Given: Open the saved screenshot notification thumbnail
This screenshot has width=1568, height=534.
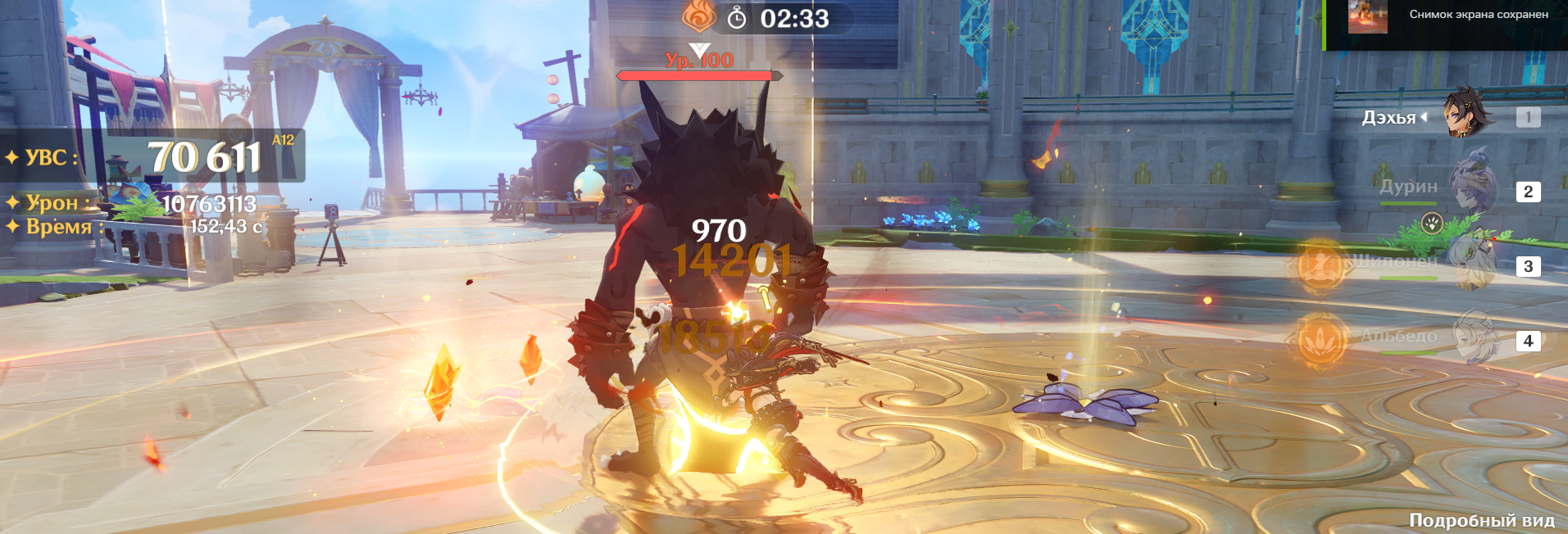Looking at the screenshot, I should pos(1367,16).
